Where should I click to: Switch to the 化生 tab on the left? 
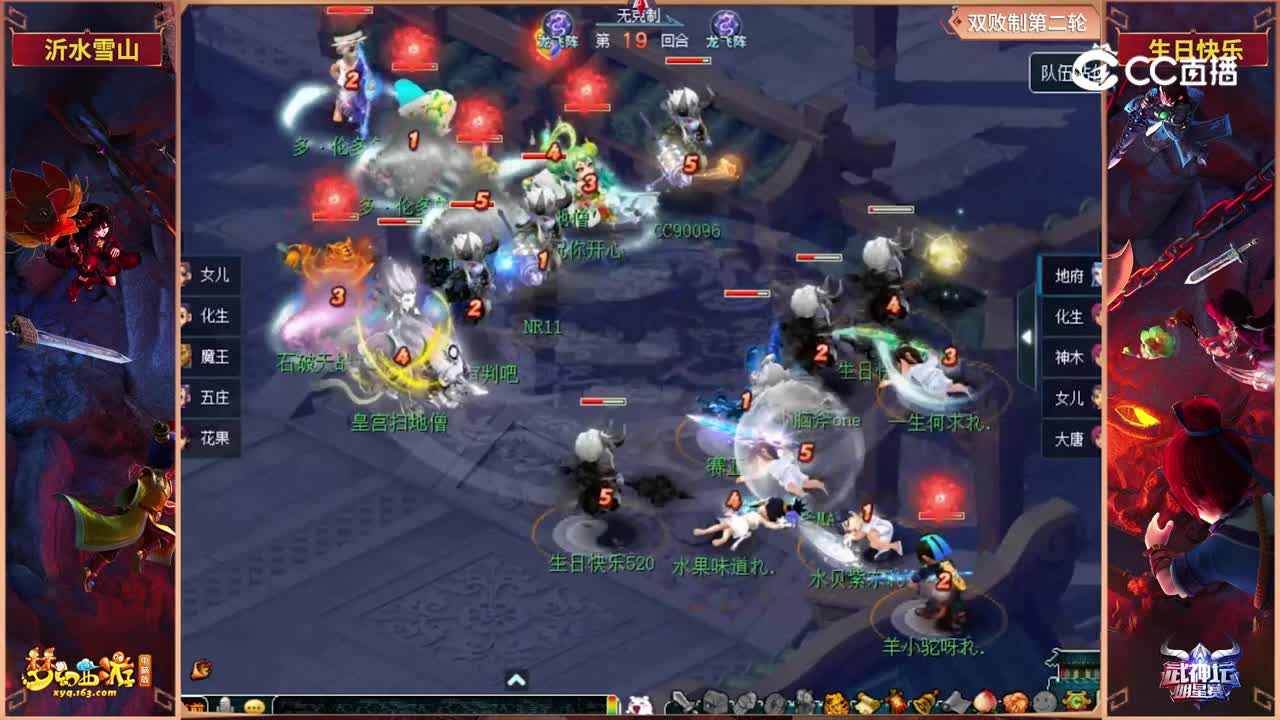(x=215, y=315)
